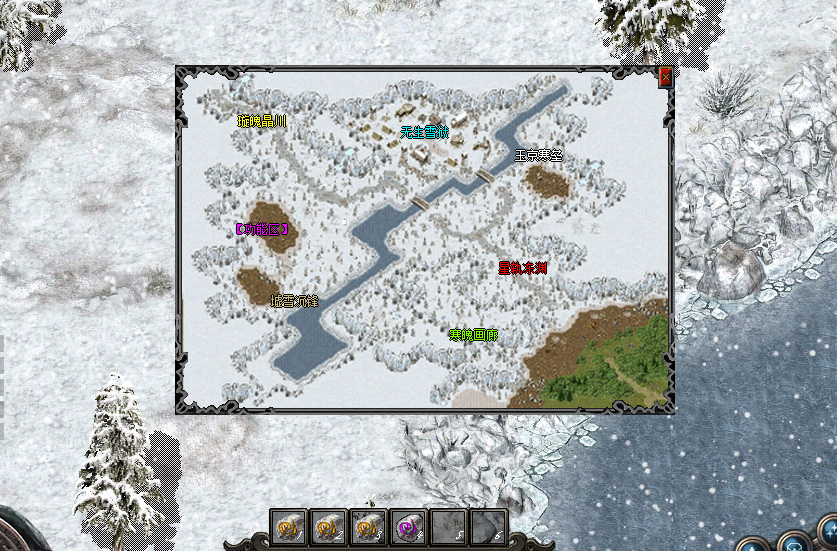837x551 pixels.
Task: Close the world map window
Action: click(665, 76)
